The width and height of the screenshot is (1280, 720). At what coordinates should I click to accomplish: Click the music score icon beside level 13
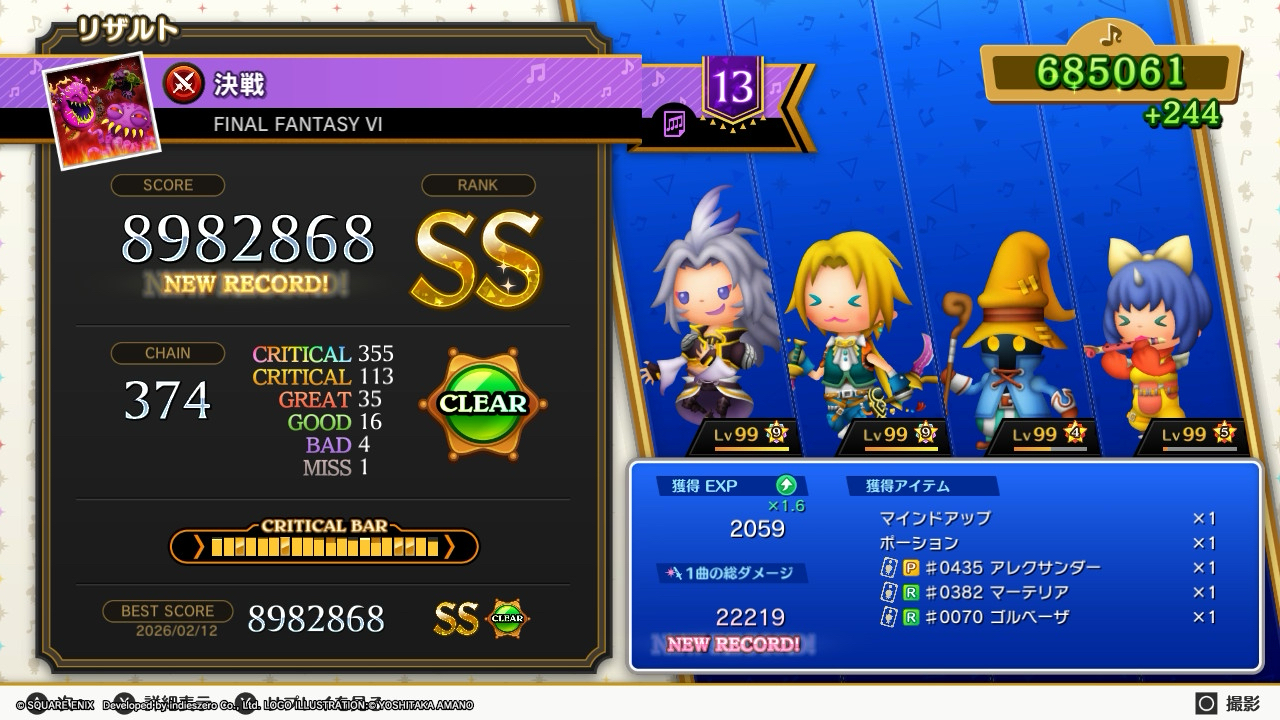[675, 124]
